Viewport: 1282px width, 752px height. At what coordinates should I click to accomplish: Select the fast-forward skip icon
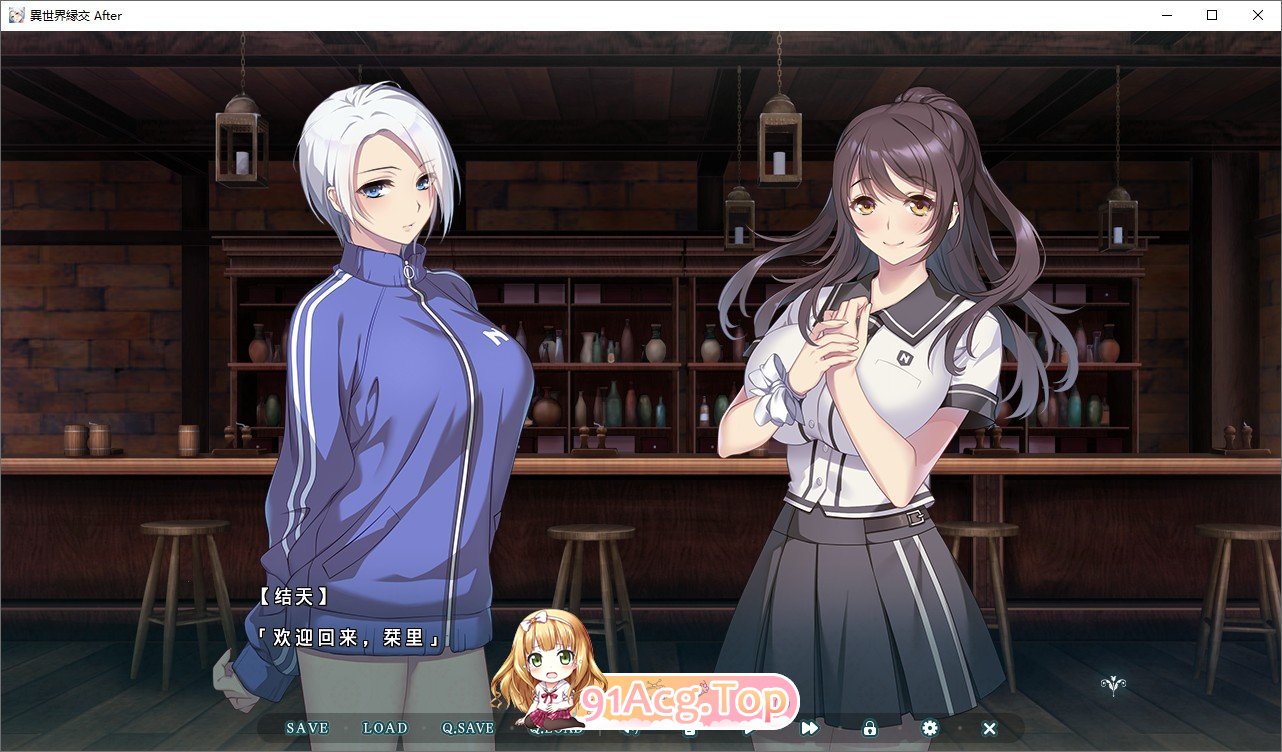coord(809,728)
